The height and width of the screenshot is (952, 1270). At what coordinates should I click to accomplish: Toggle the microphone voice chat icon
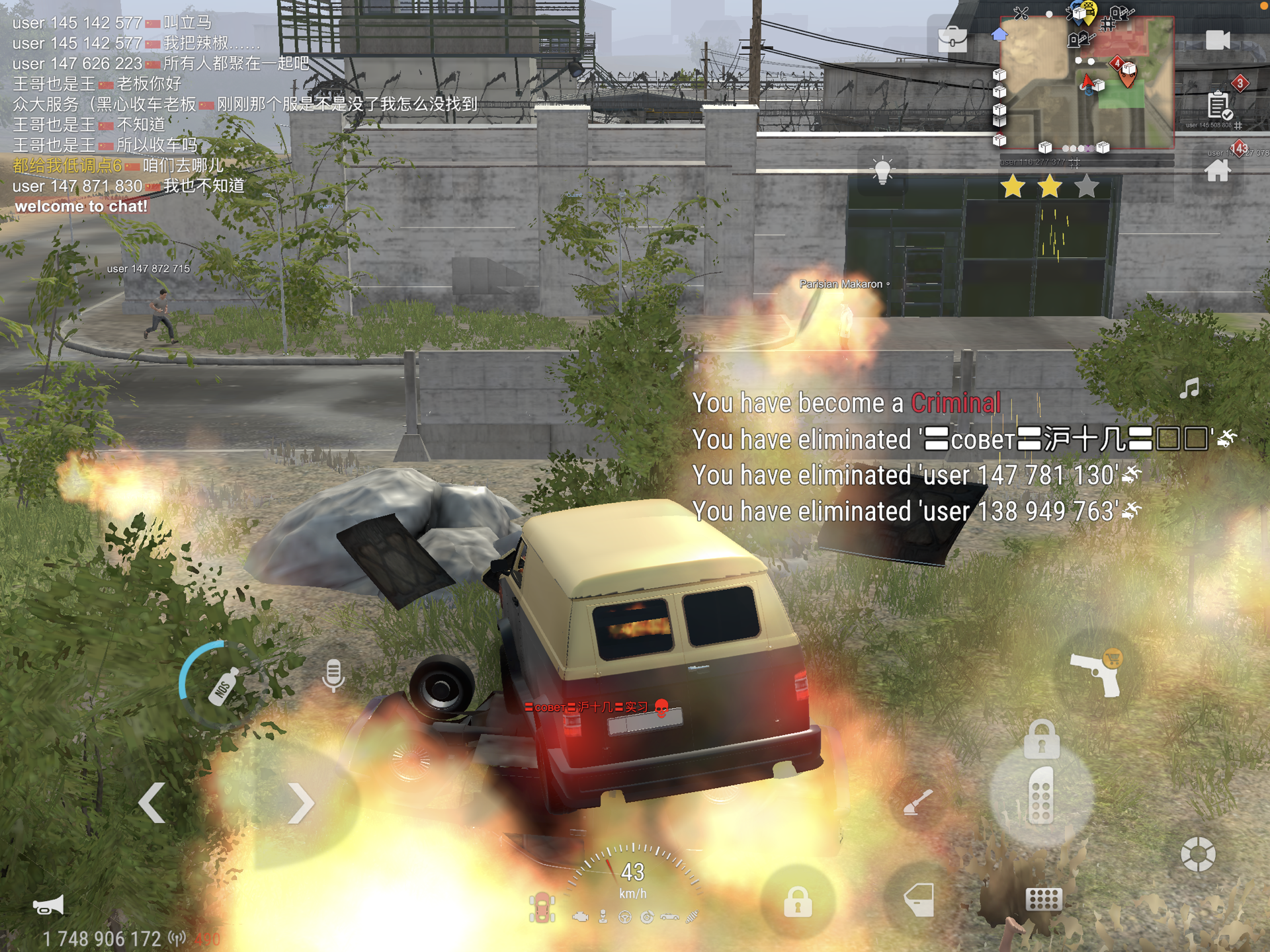click(333, 676)
